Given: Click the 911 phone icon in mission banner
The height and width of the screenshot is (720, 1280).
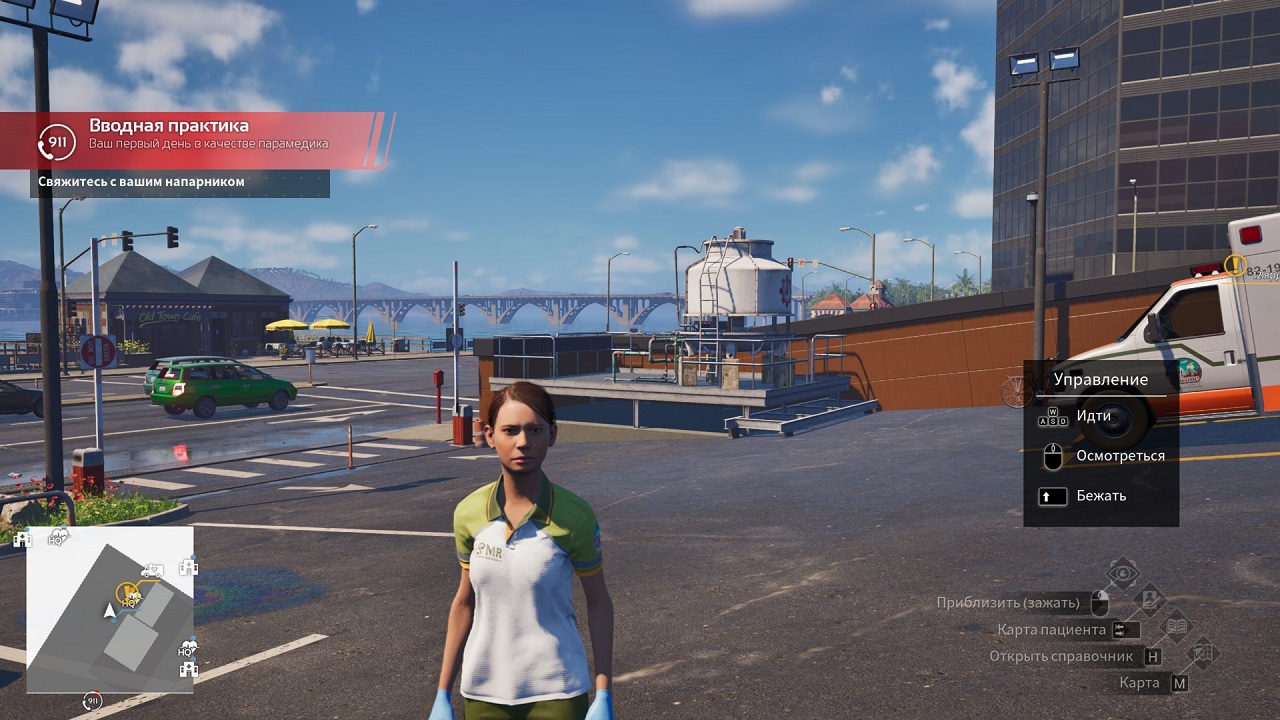Looking at the screenshot, I should tap(56, 143).
